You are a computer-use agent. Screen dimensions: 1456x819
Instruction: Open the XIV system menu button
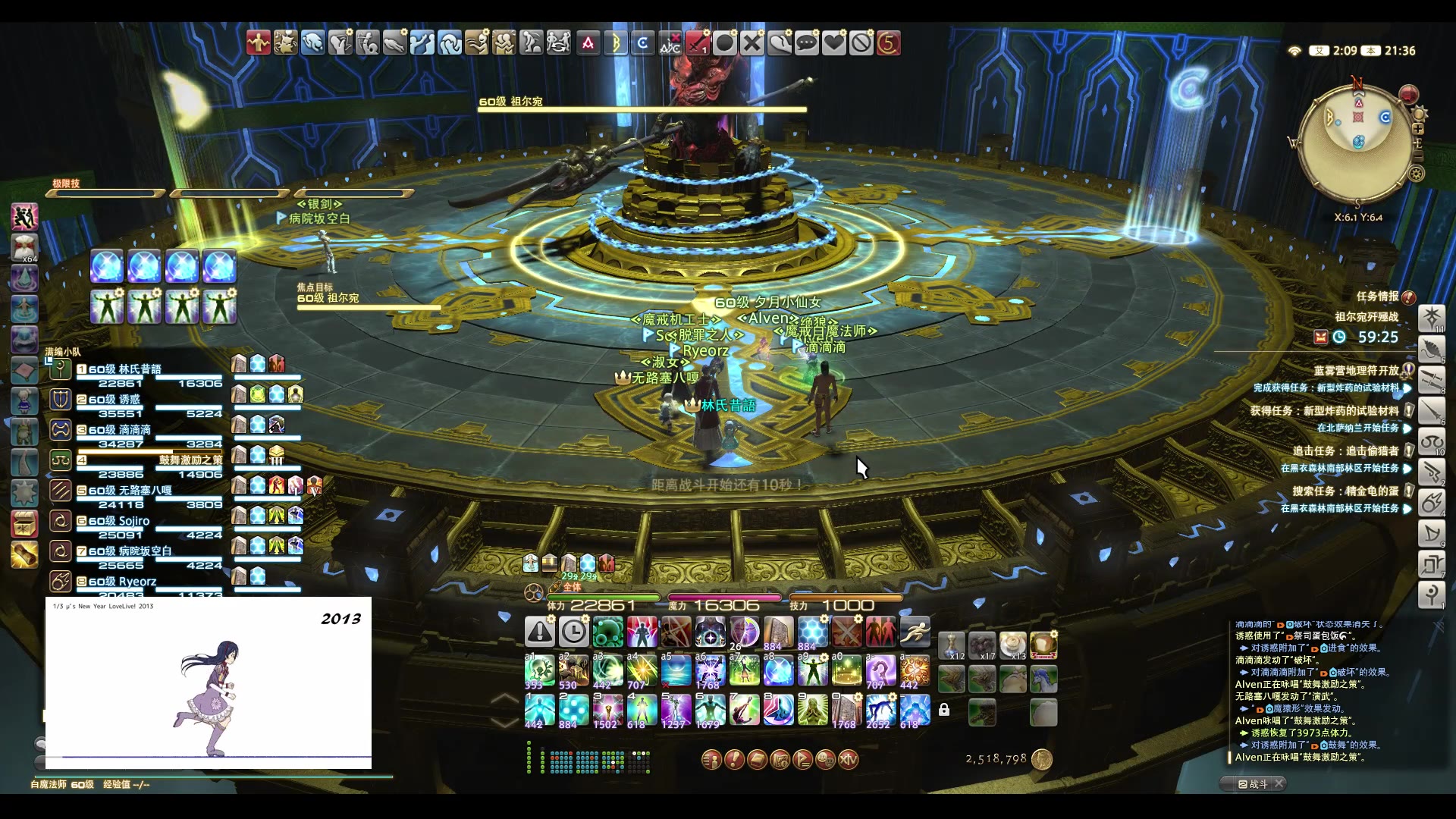[x=849, y=759]
